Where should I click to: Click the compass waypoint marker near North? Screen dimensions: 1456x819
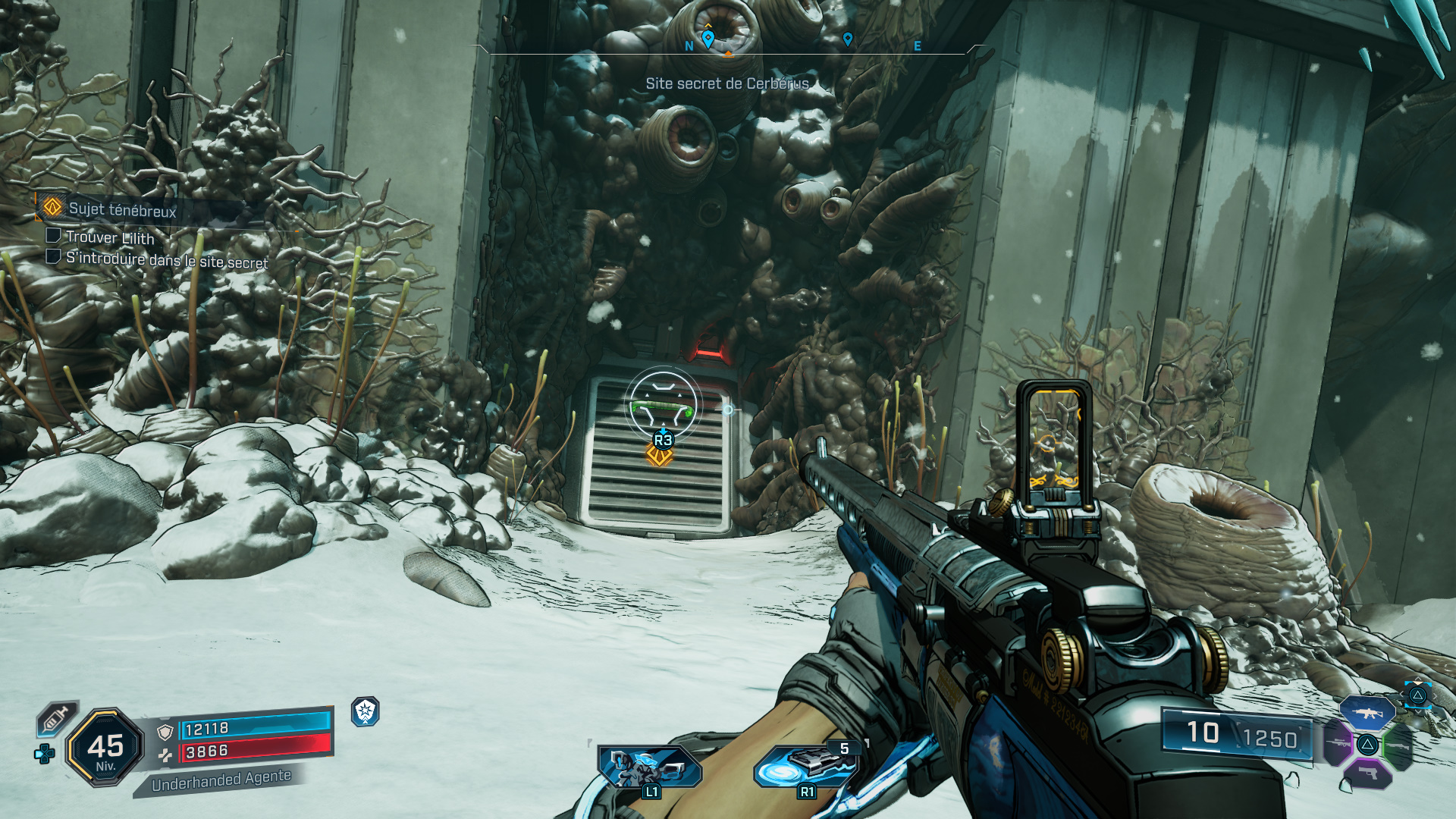[708, 38]
